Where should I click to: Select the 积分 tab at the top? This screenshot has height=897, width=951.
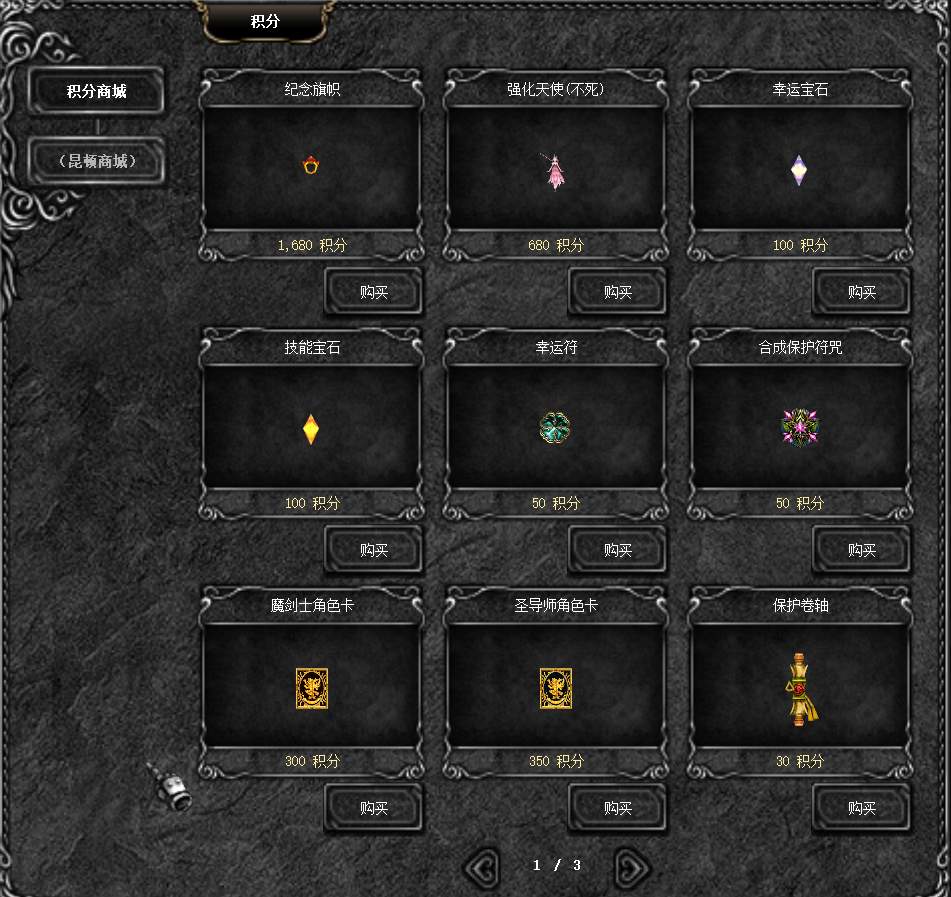coord(265,21)
